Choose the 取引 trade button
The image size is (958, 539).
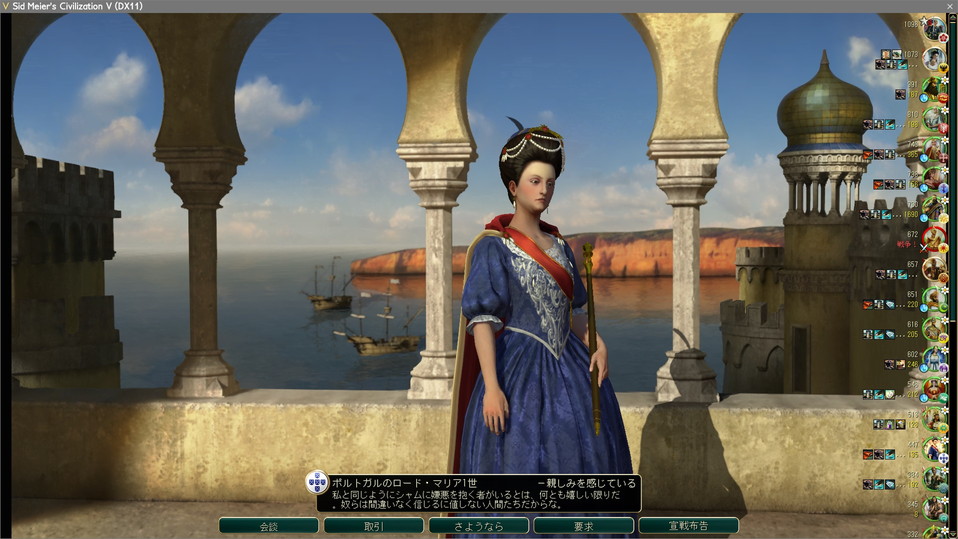pos(373,525)
